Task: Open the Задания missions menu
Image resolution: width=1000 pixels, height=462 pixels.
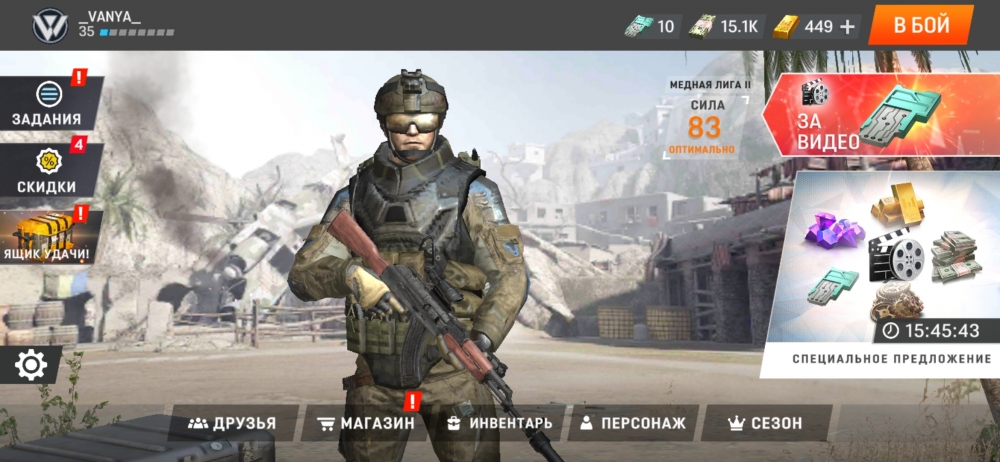Action: [x=47, y=104]
